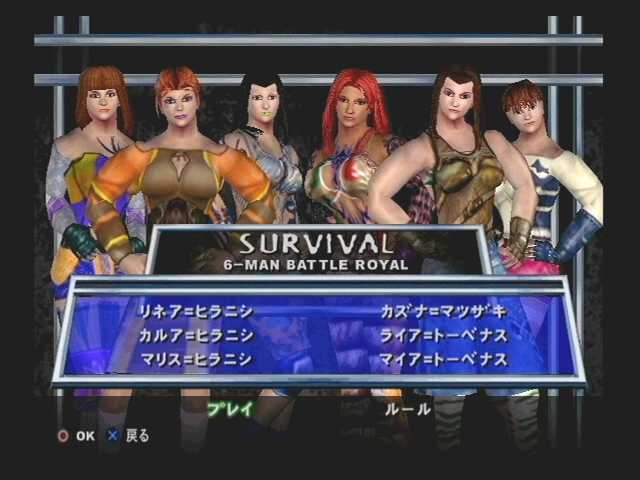Click the マイア=トーベナス entrant row

tap(443, 359)
